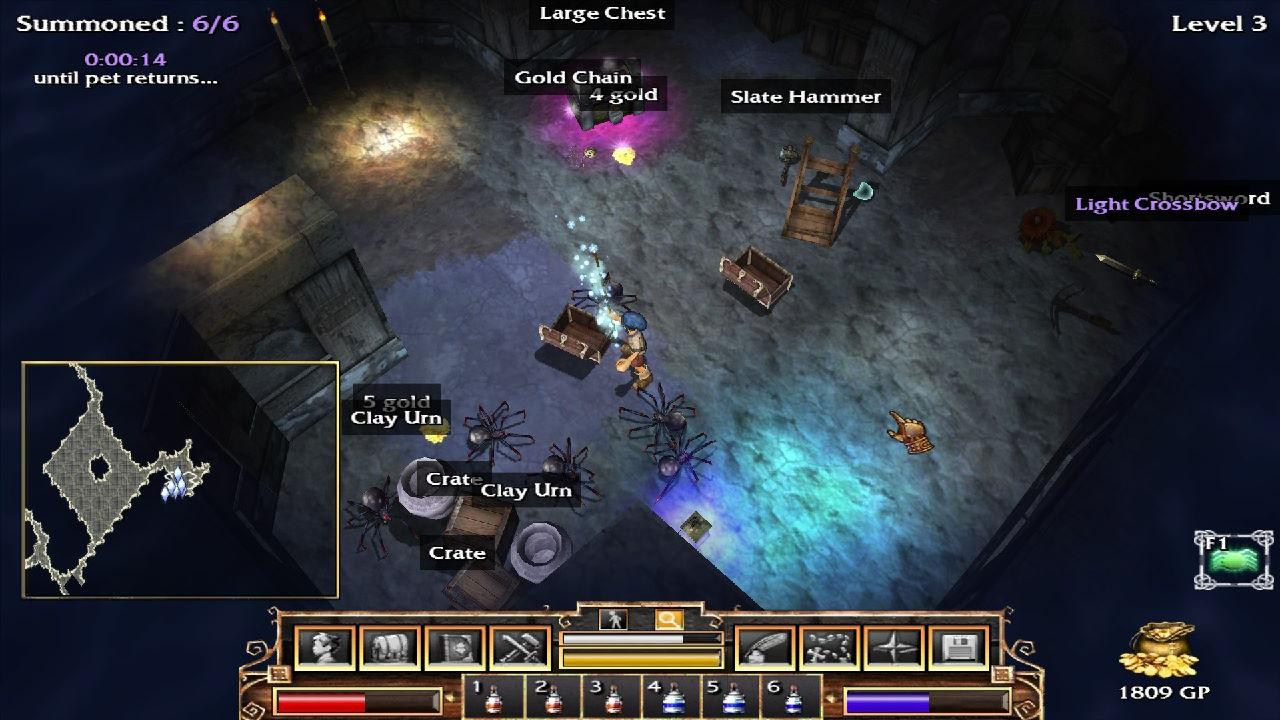Use the blue potion in slot 5

tap(732, 697)
